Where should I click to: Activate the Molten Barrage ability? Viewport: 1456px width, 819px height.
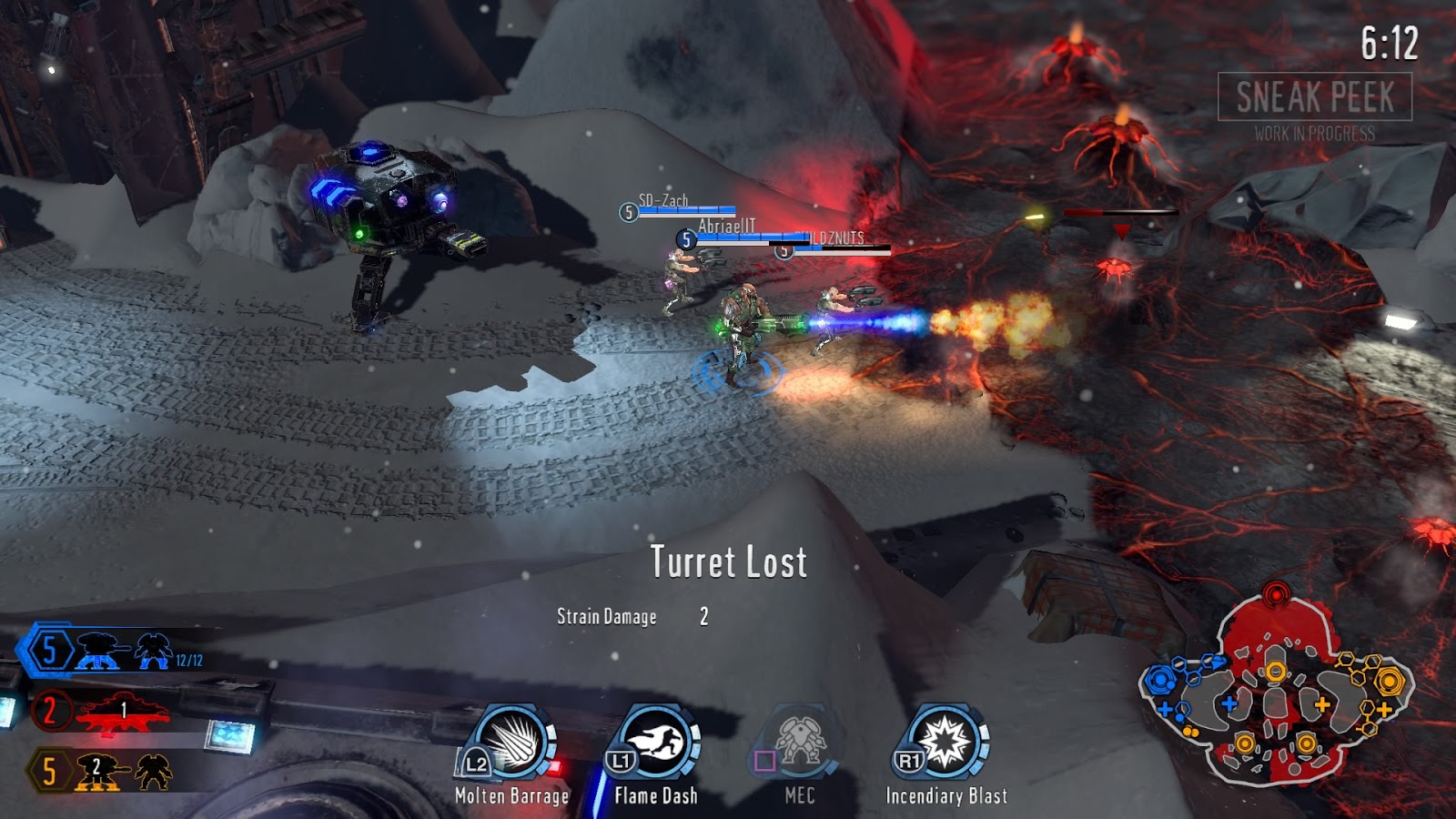click(x=512, y=743)
